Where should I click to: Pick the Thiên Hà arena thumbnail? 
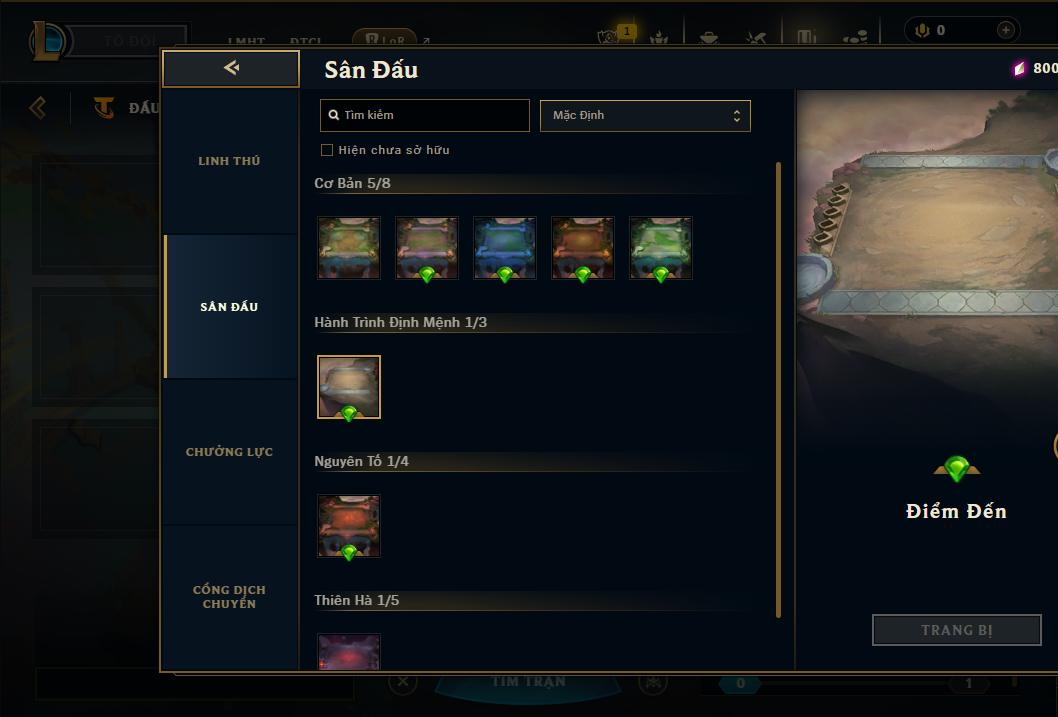click(x=349, y=652)
